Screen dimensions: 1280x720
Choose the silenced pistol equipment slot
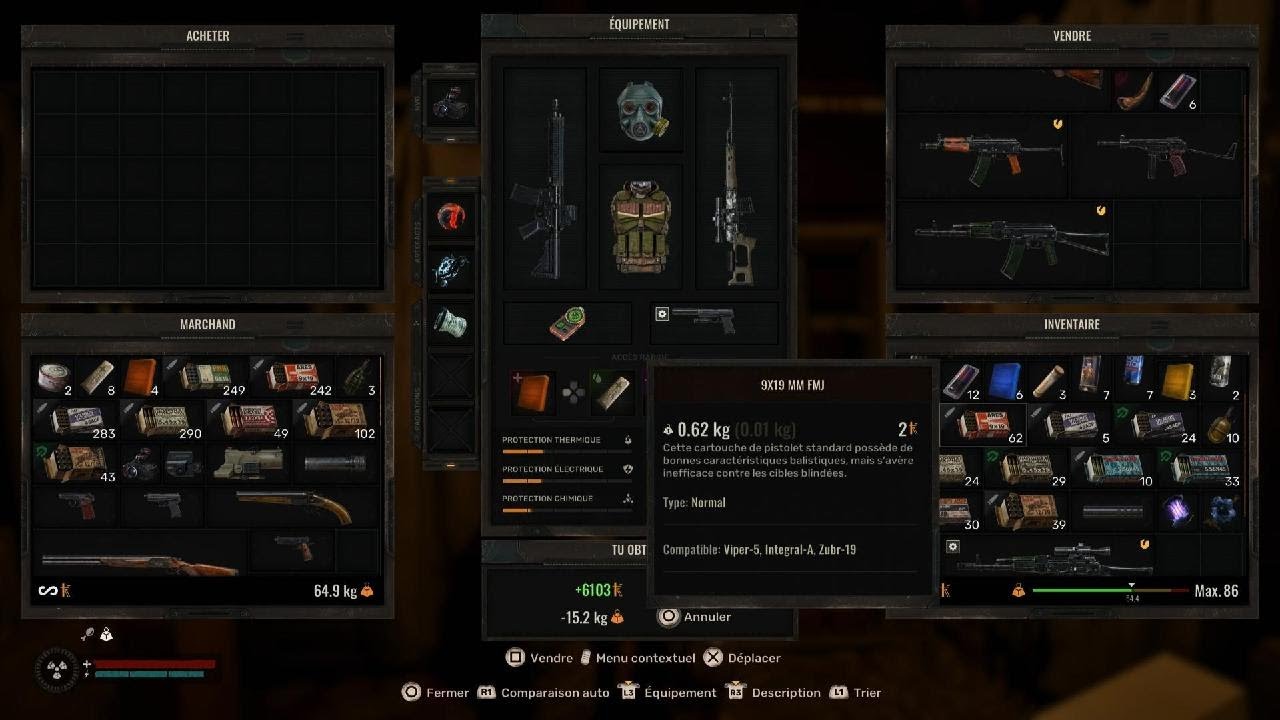pyautogui.click(x=712, y=321)
